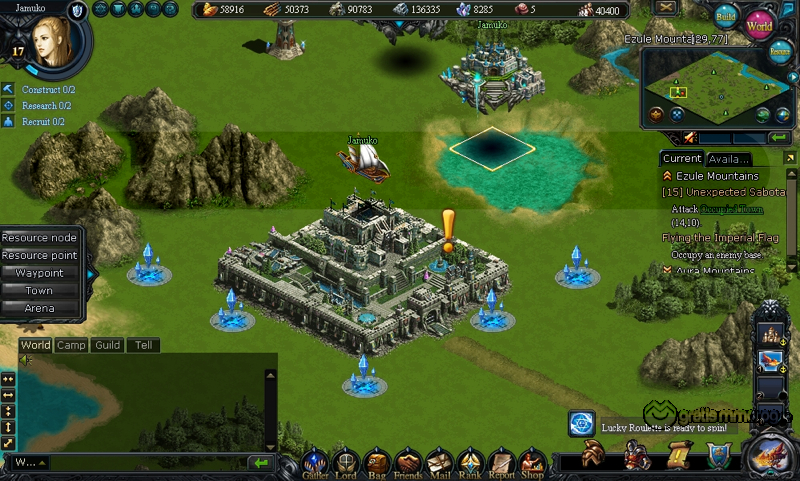Open the Arena entry
This screenshot has height=481, width=800.
(x=39, y=308)
